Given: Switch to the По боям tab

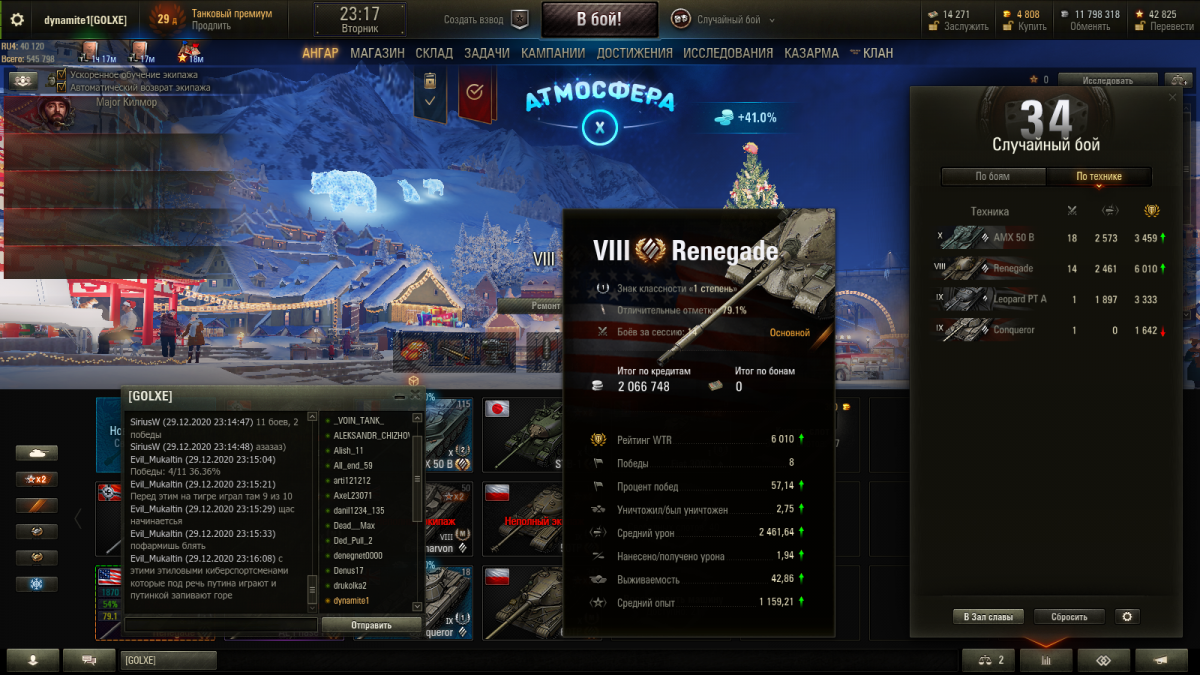Looking at the screenshot, I should click(x=992, y=177).
